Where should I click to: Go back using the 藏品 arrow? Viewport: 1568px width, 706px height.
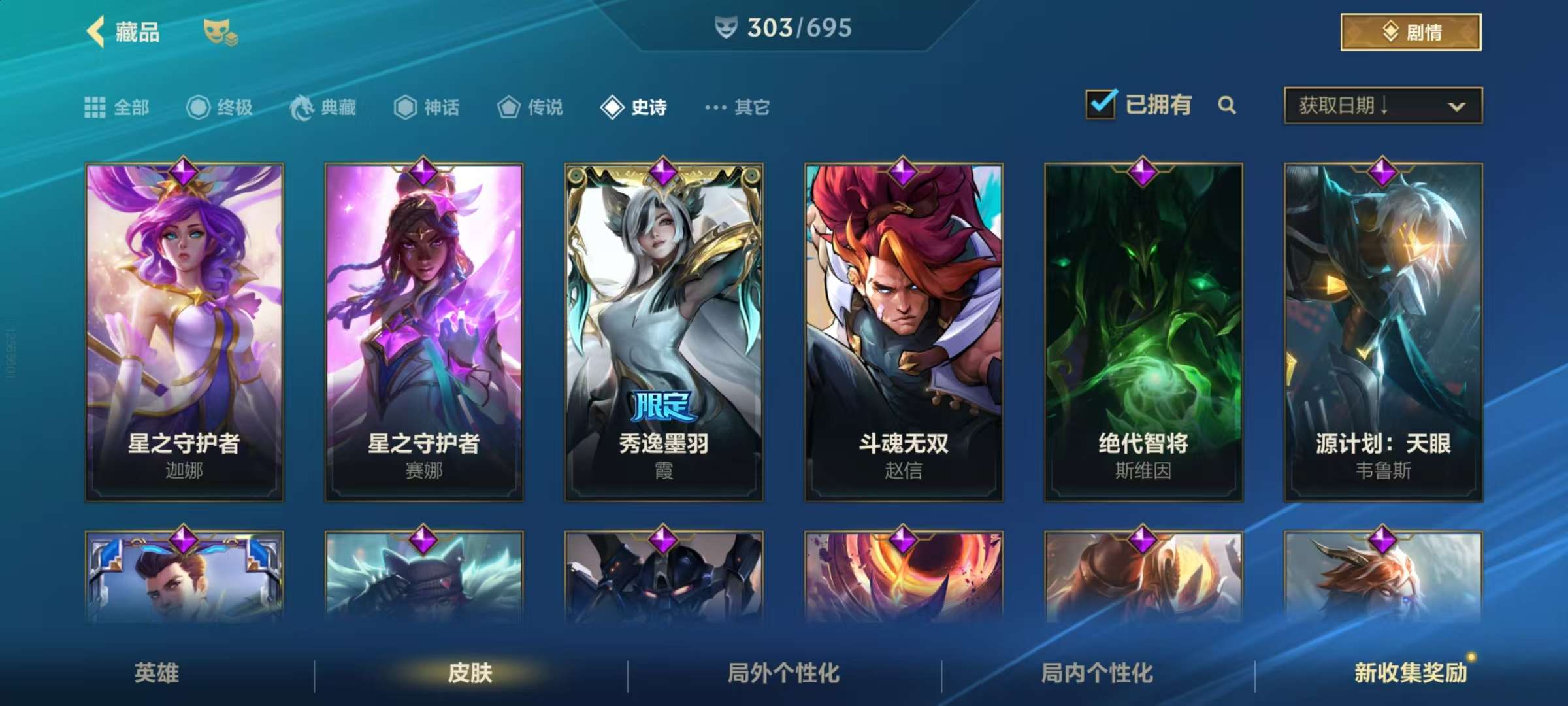click(x=96, y=31)
